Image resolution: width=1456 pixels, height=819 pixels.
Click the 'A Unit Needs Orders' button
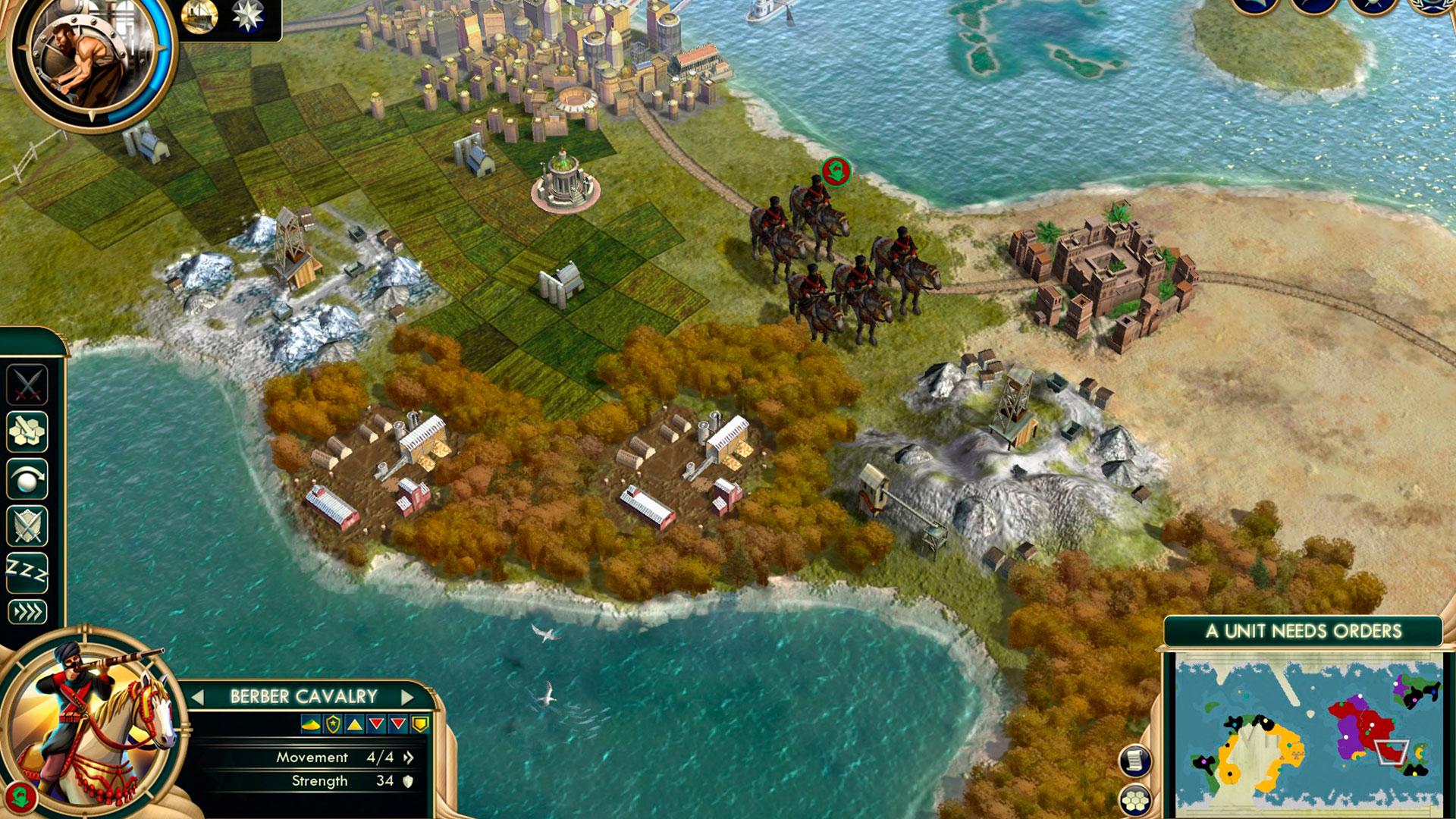click(1303, 631)
